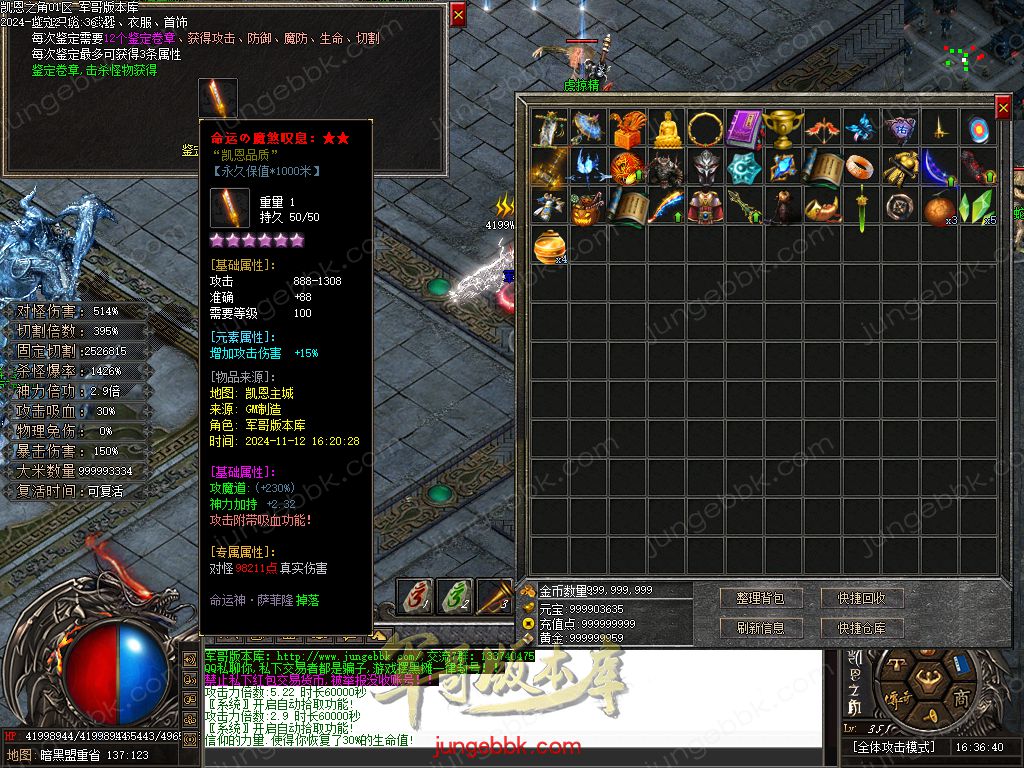Select the purple spellbook in the bag
The image size is (1024, 768).
pos(745,128)
